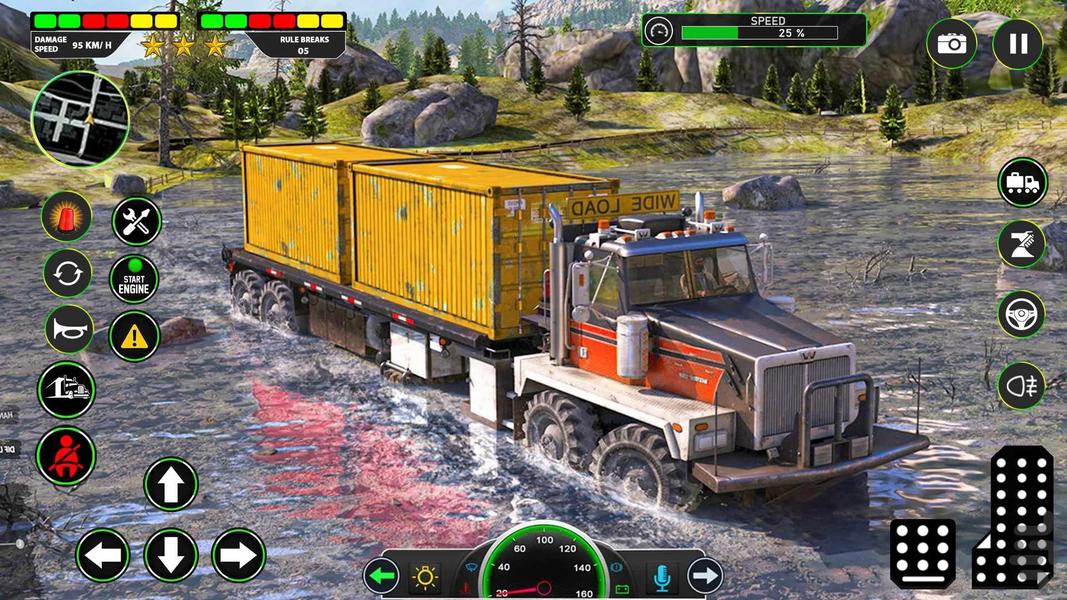This screenshot has width=1067, height=600.
Task: Tap the circular arrows reset button
Action: [67, 273]
